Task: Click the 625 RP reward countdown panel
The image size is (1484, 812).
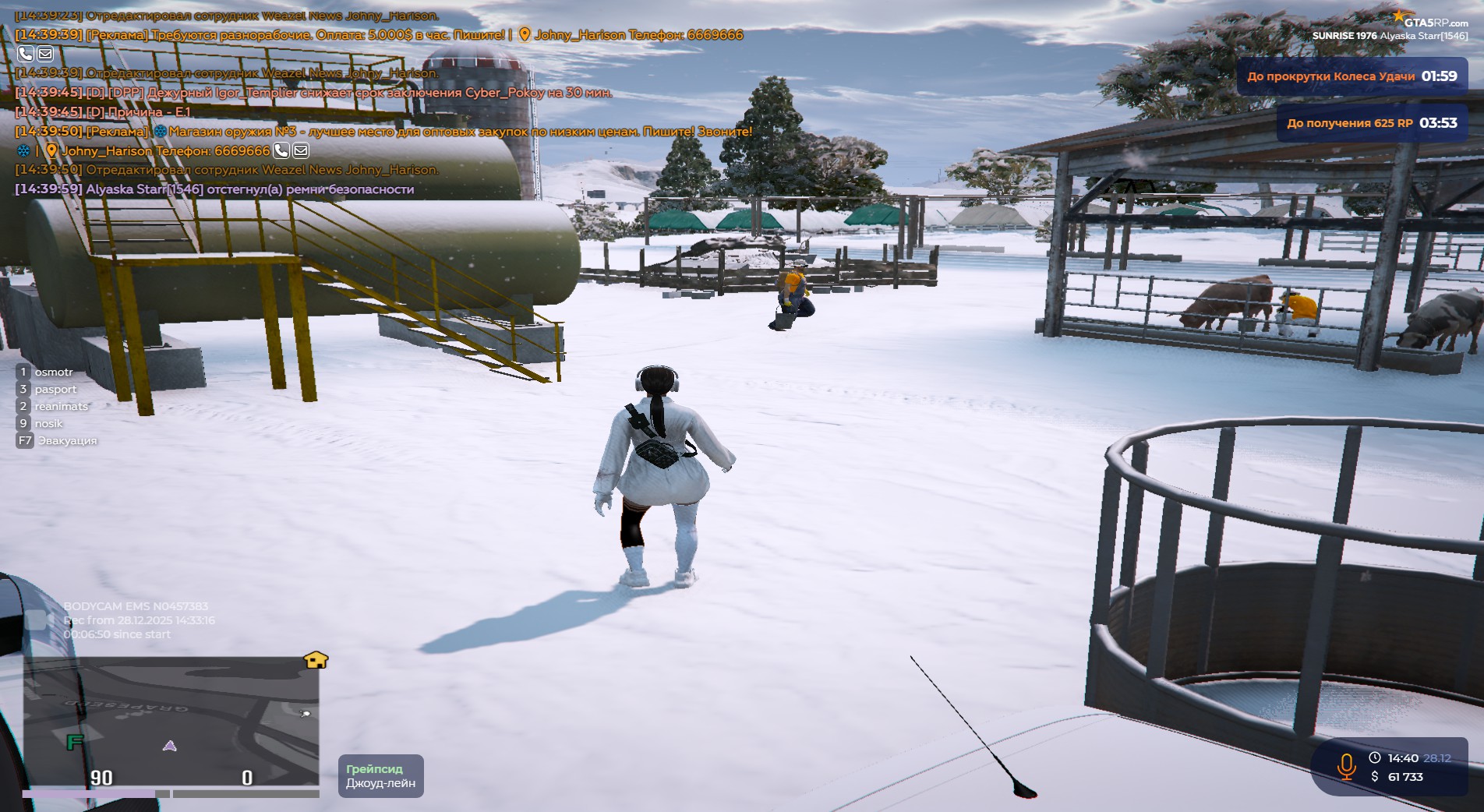Action: coord(1371,123)
